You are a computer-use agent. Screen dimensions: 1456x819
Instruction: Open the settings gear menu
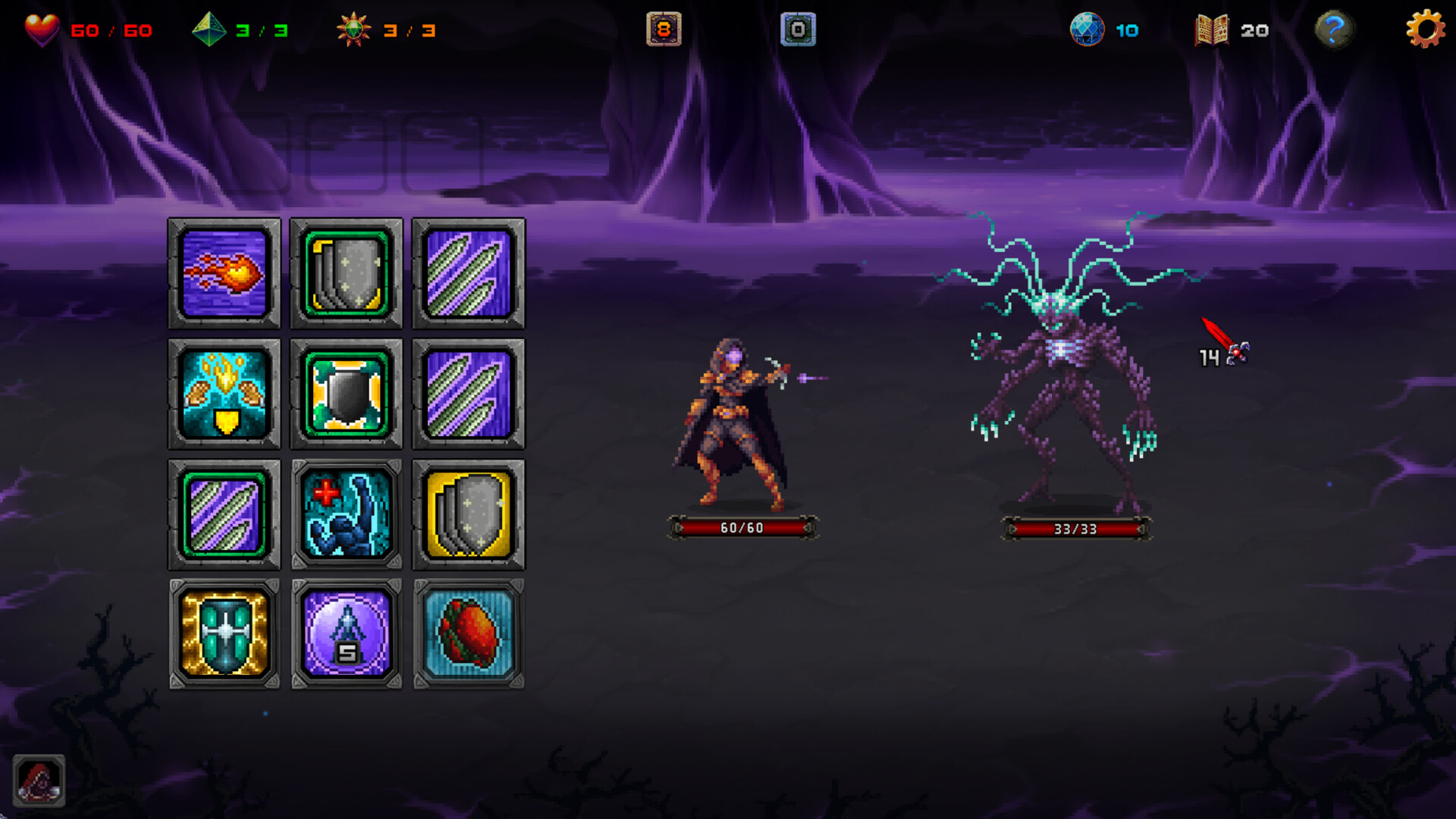[x=1424, y=30]
